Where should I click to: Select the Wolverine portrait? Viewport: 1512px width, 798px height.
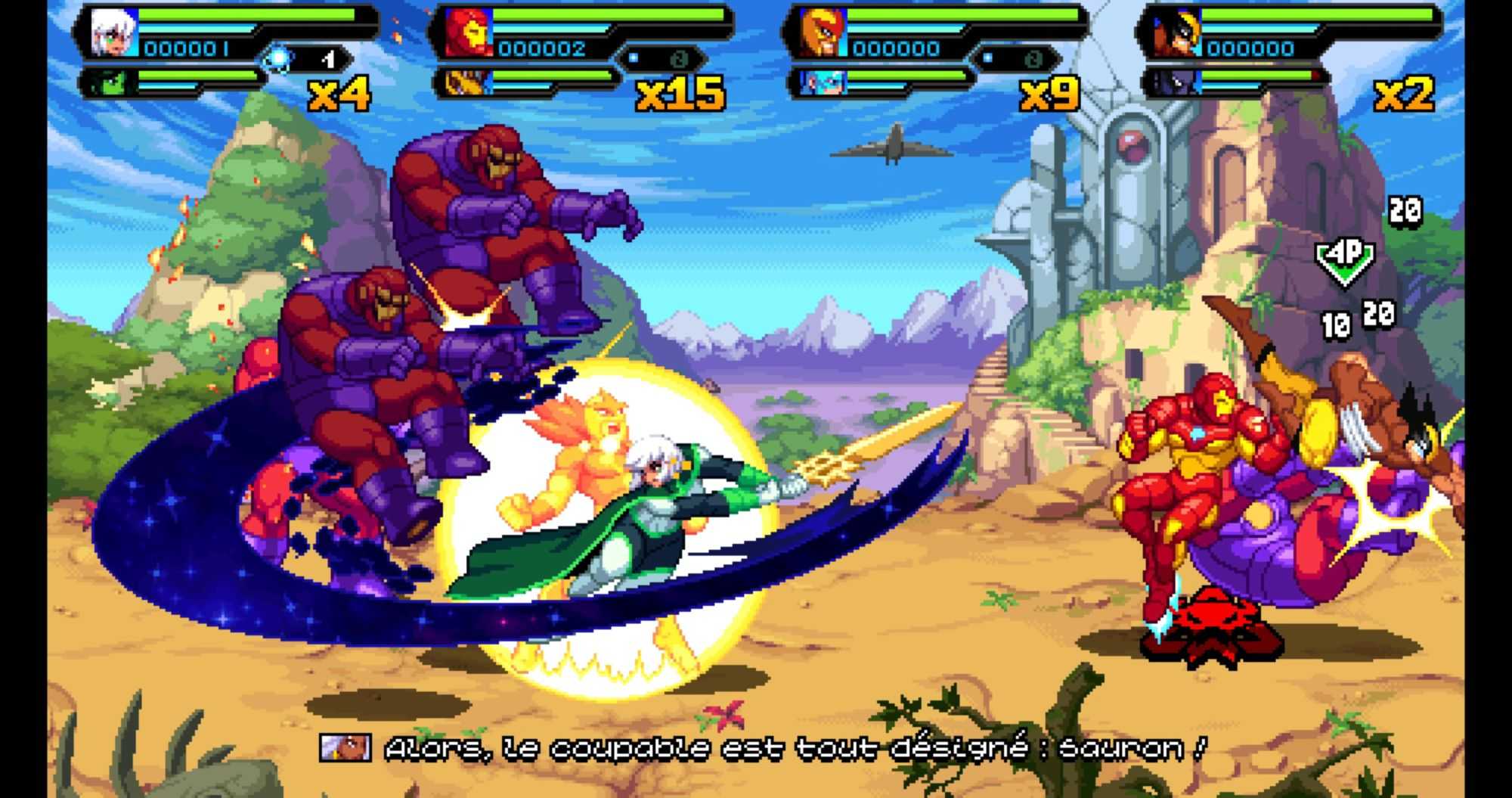point(1176,33)
